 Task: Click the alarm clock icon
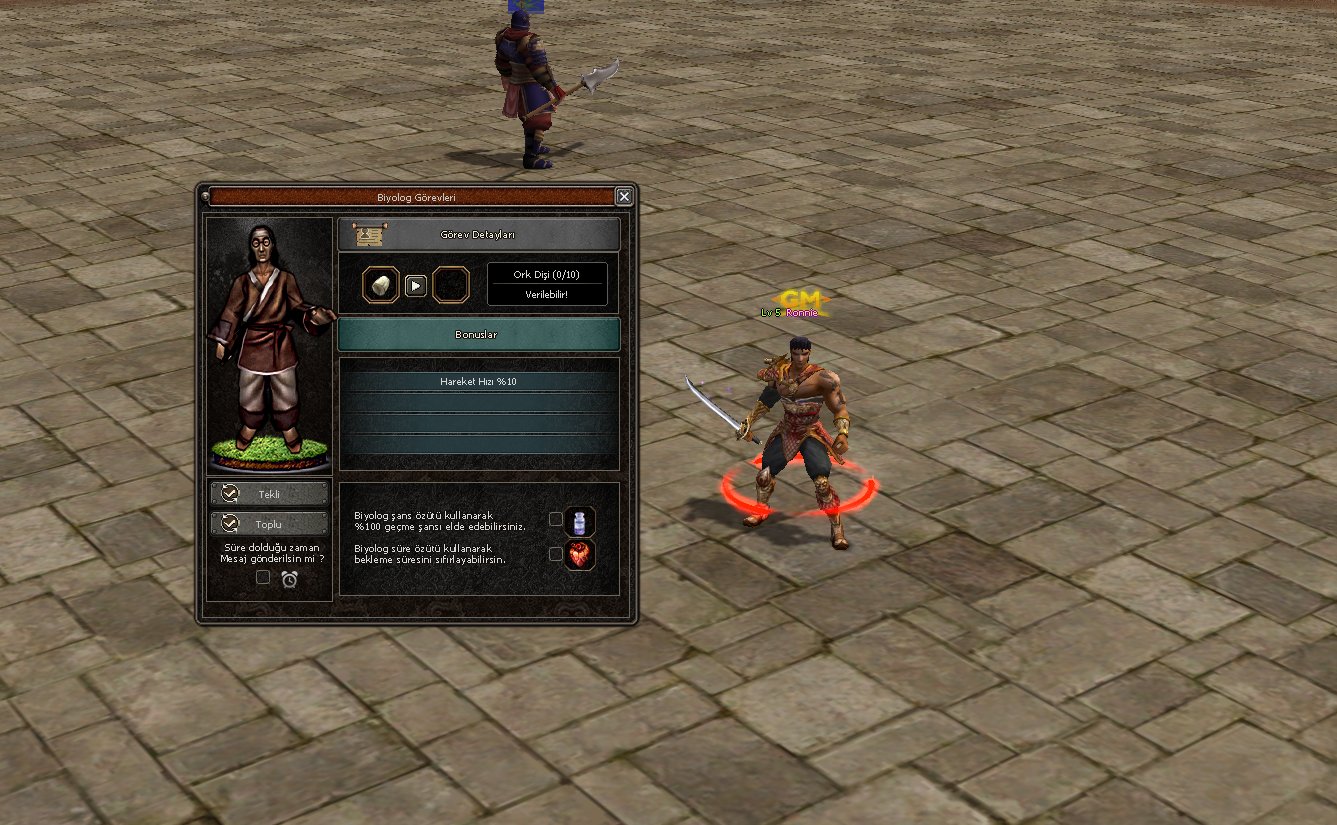pos(290,578)
